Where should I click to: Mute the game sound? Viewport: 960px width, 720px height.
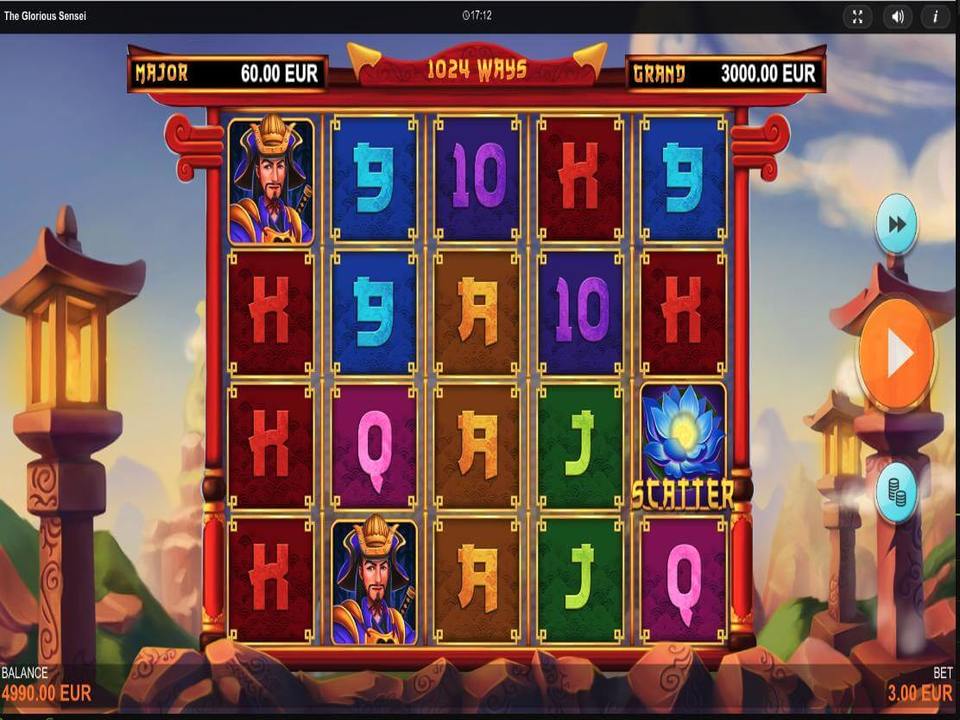[x=898, y=16]
